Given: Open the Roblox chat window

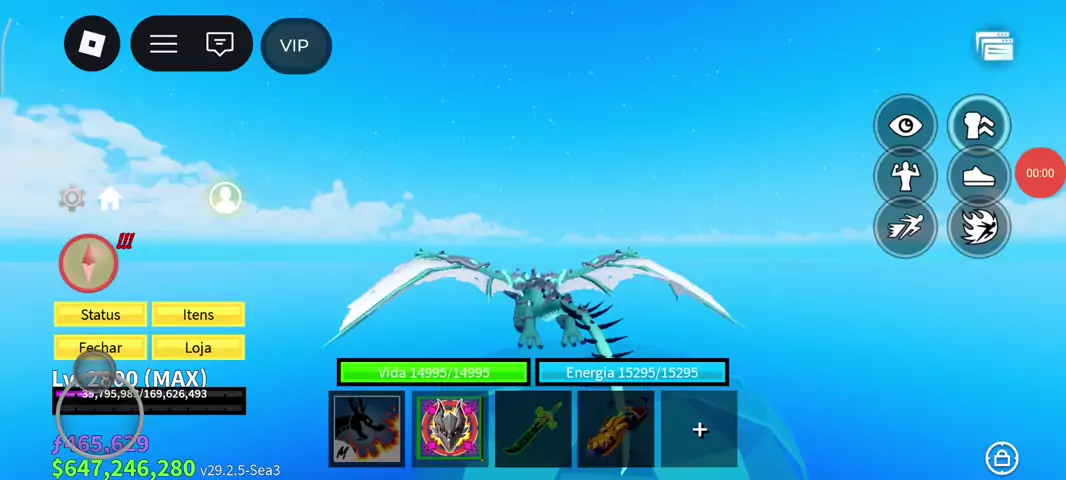Looking at the screenshot, I should 219,44.
